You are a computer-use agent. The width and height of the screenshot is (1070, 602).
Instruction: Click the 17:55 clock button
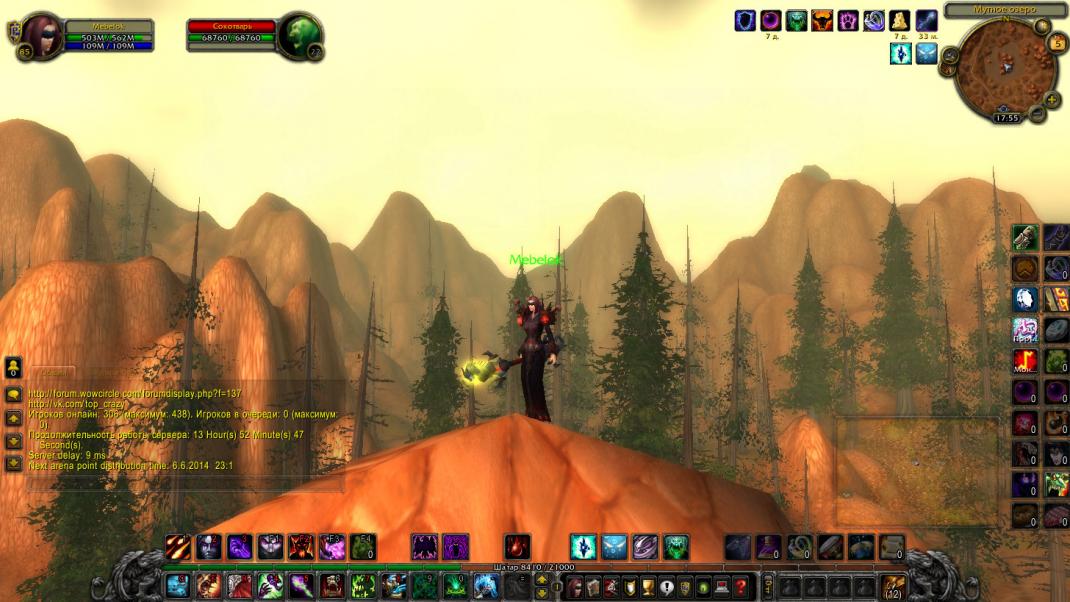[x=1006, y=118]
